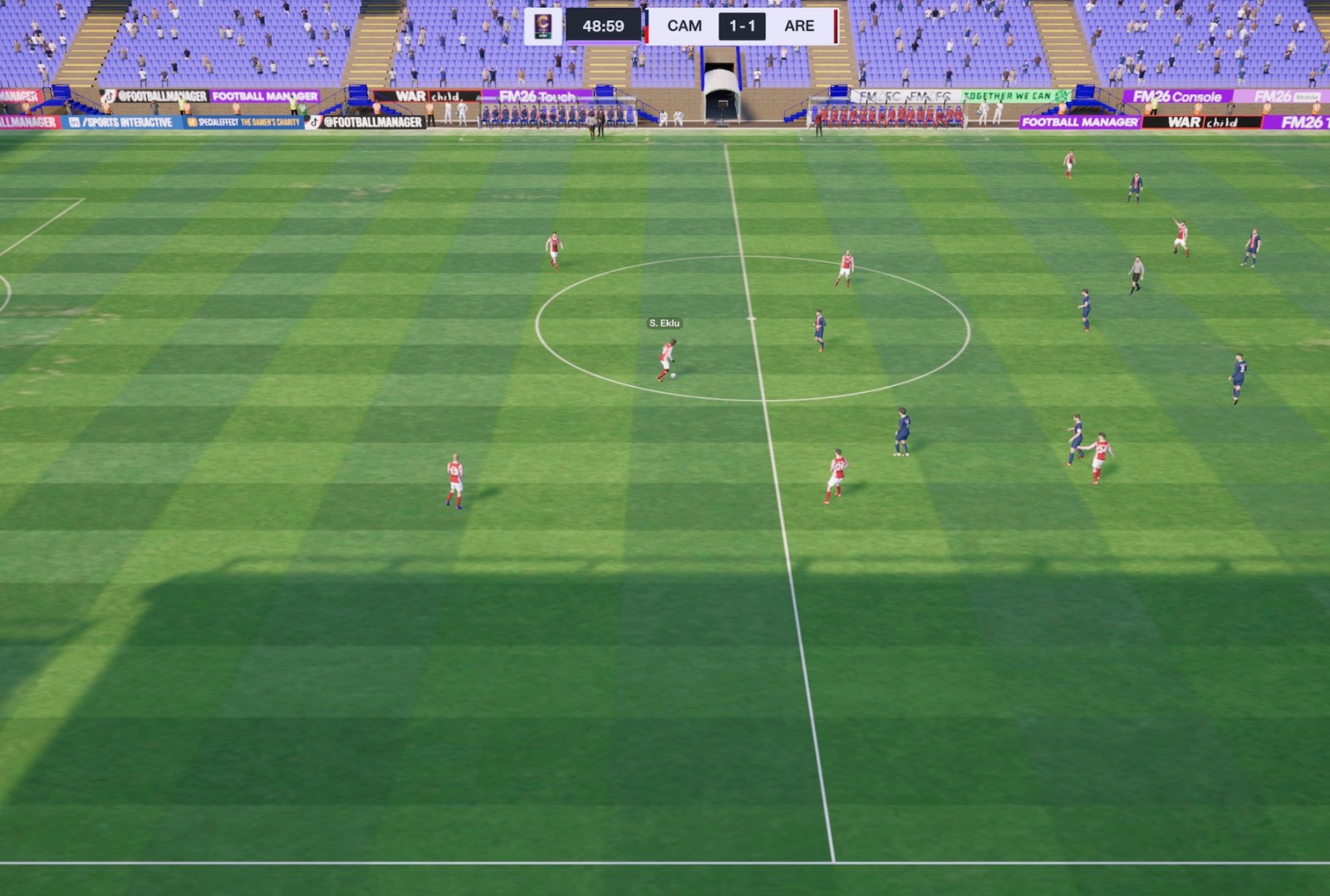Click the S. Eklu player name tag
This screenshot has width=1330, height=896.
(664, 323)
